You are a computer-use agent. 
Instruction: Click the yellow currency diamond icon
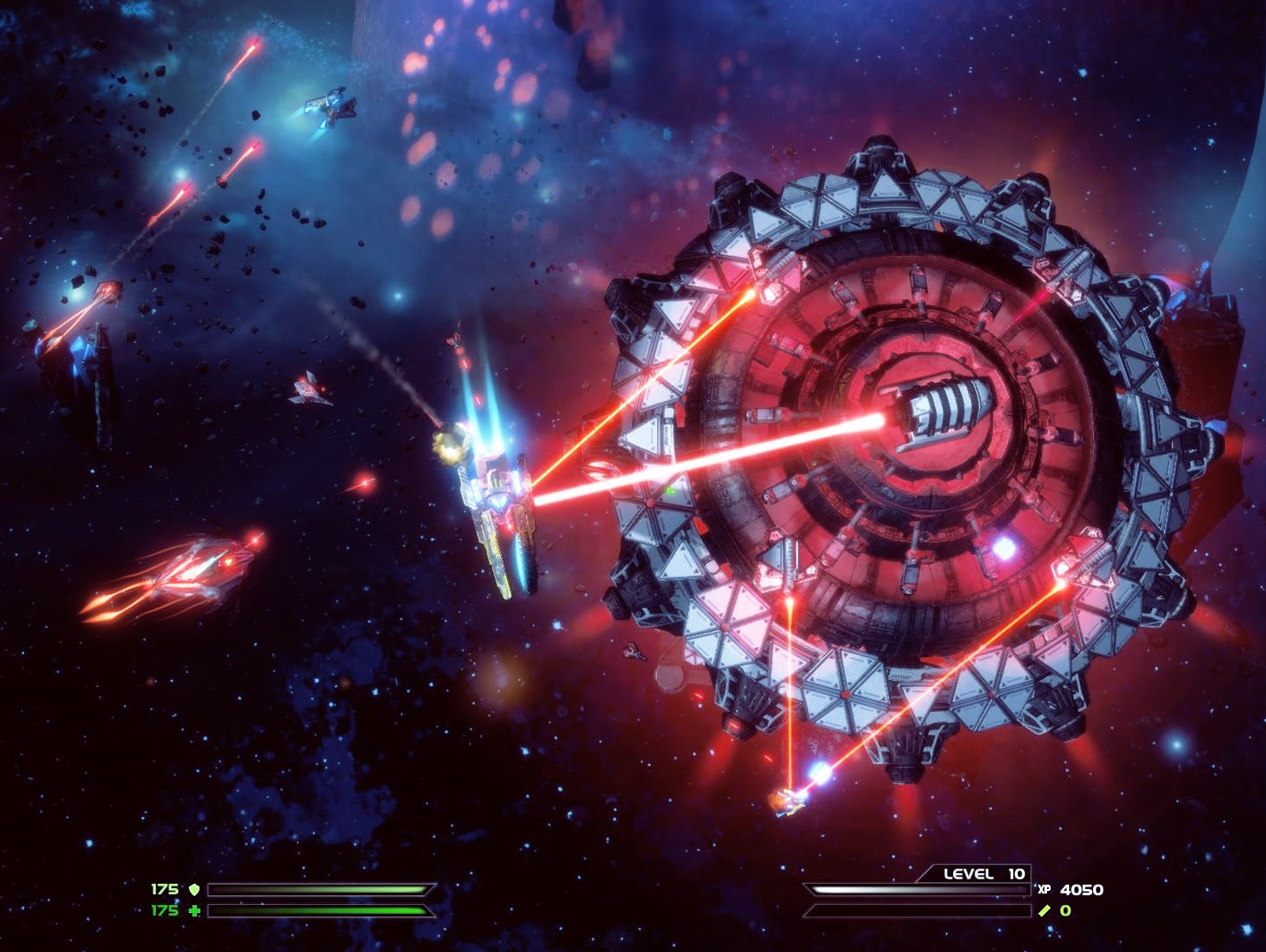coord(1044,910)
